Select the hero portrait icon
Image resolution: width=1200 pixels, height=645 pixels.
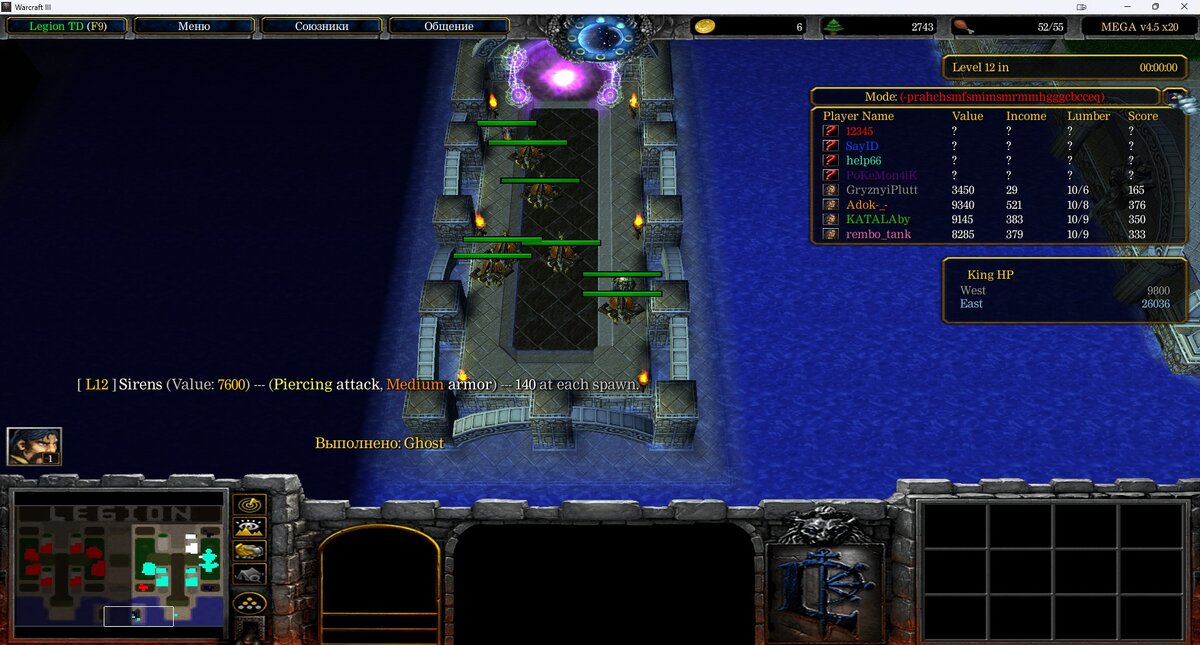(x=34, y=446)
